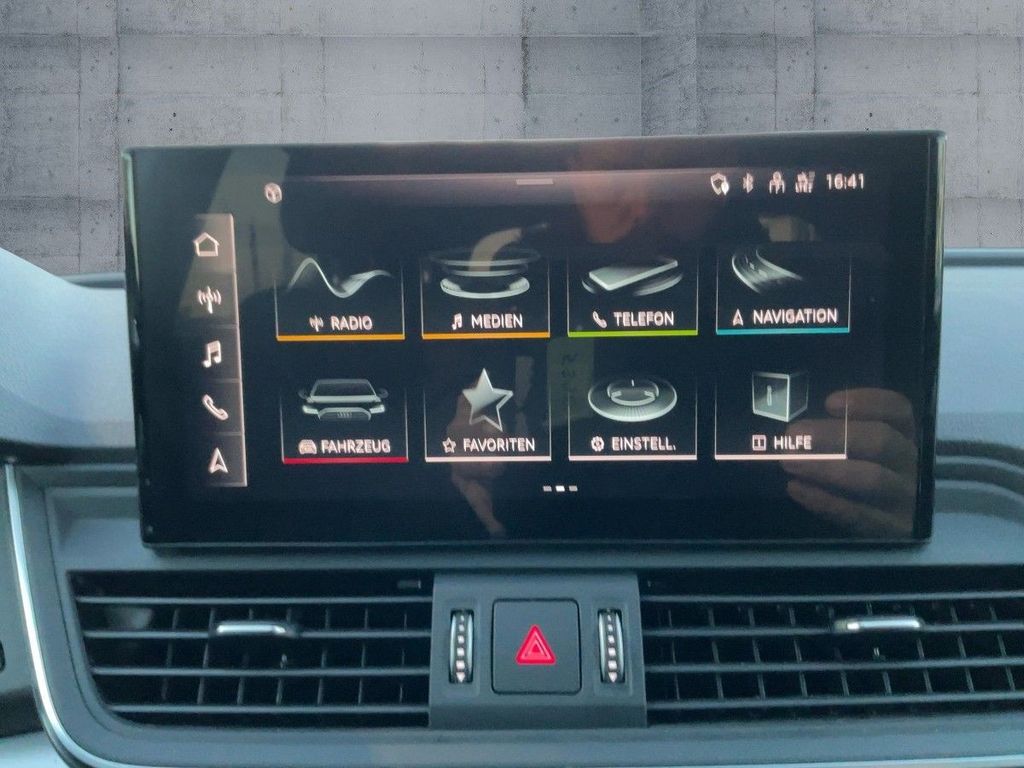Viewport: 1024px width, 768px height.
Task: Activate the navigation arrow sidebar shortcut
Action: coord(218,460)
